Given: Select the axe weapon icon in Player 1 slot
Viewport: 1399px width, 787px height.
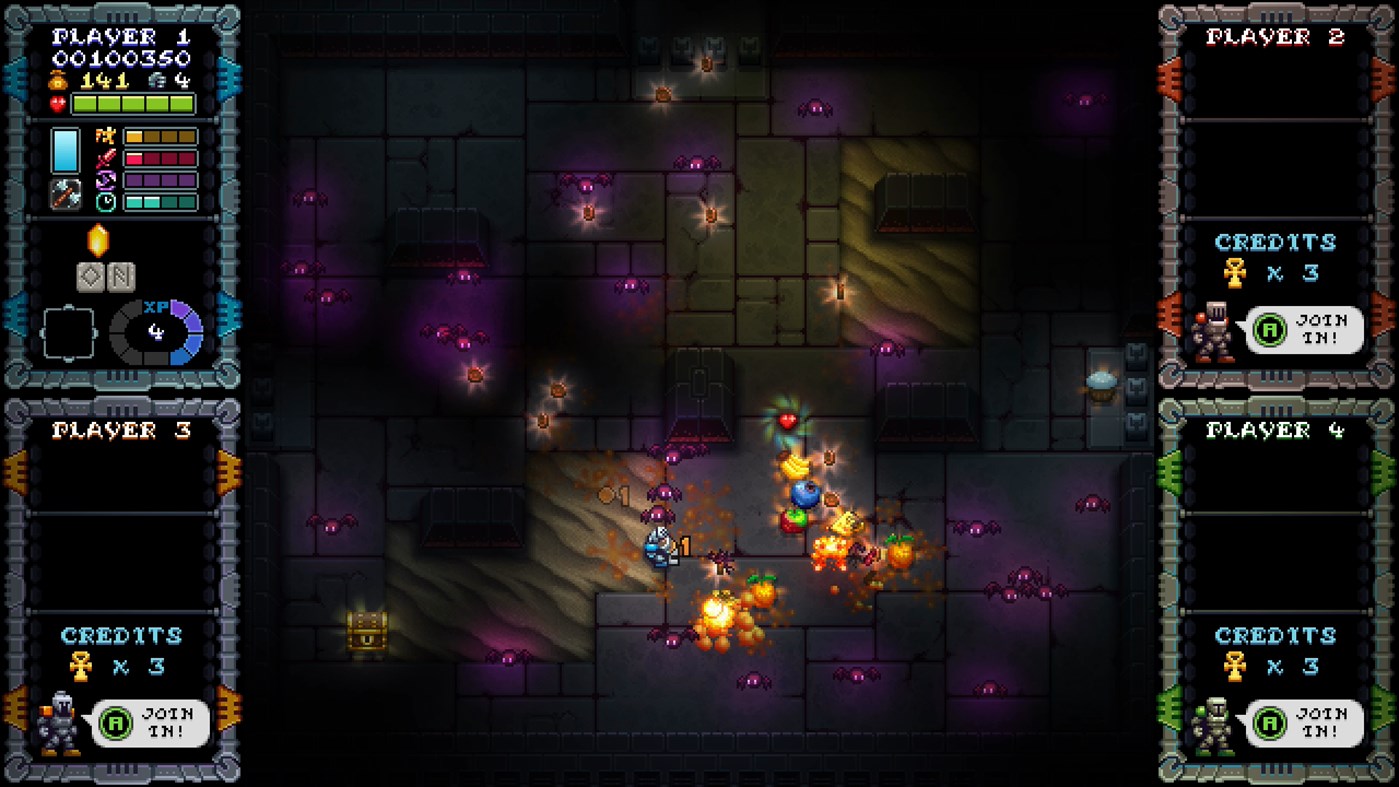Looking at the screenshot, I should (x=66, y=195).
